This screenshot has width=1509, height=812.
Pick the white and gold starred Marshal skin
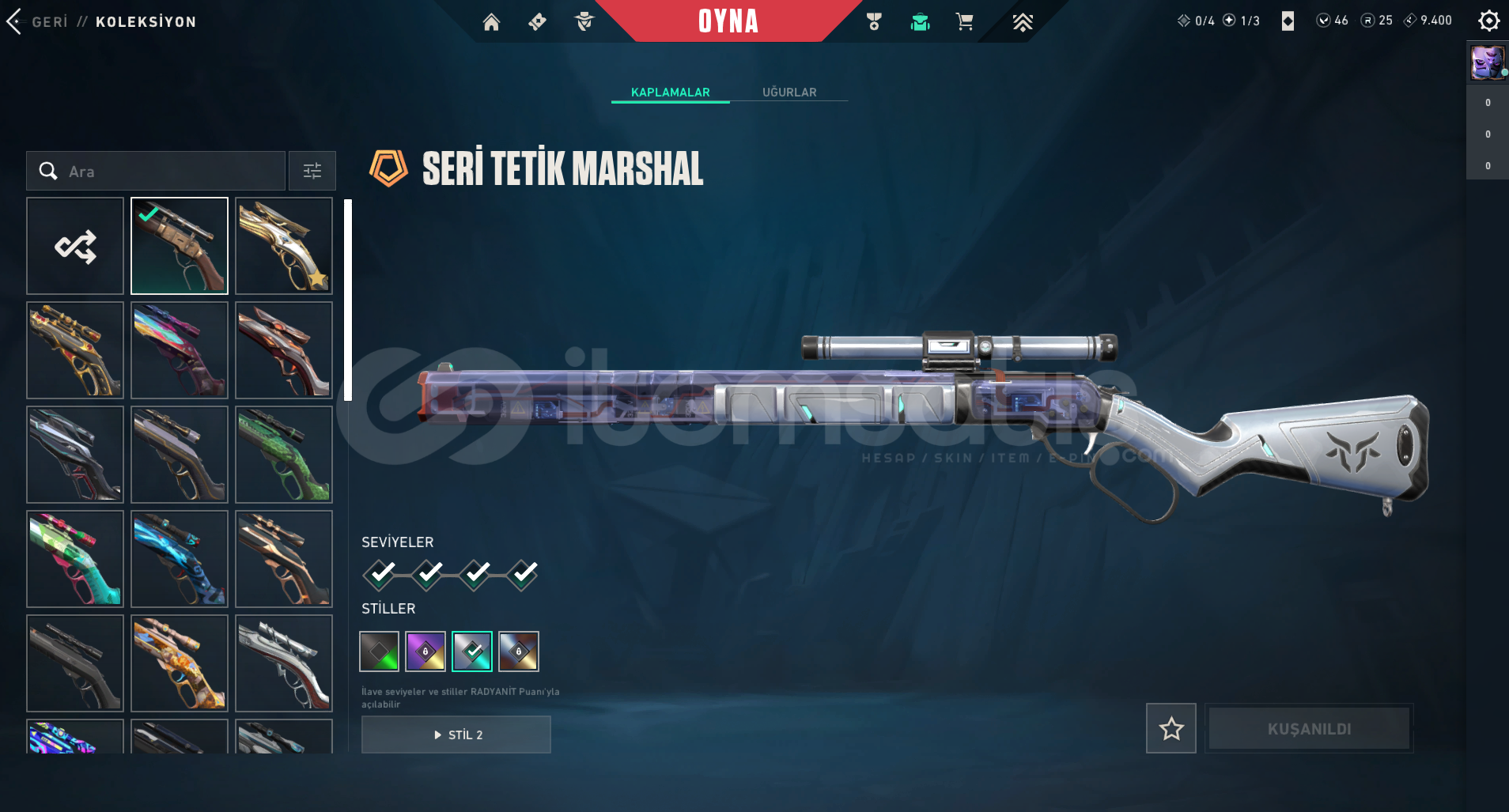pyautogui.click(x=284, y=246)
